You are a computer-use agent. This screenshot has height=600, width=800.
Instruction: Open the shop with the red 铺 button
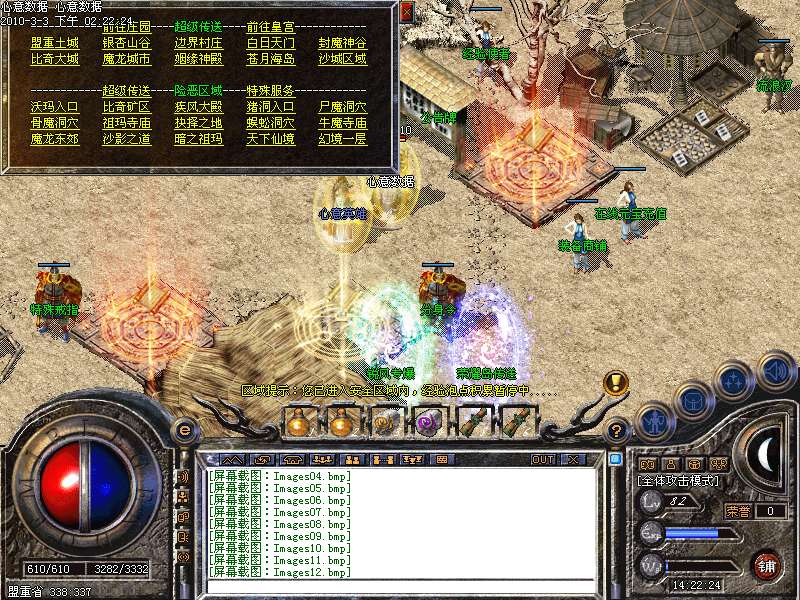[766, 565]
